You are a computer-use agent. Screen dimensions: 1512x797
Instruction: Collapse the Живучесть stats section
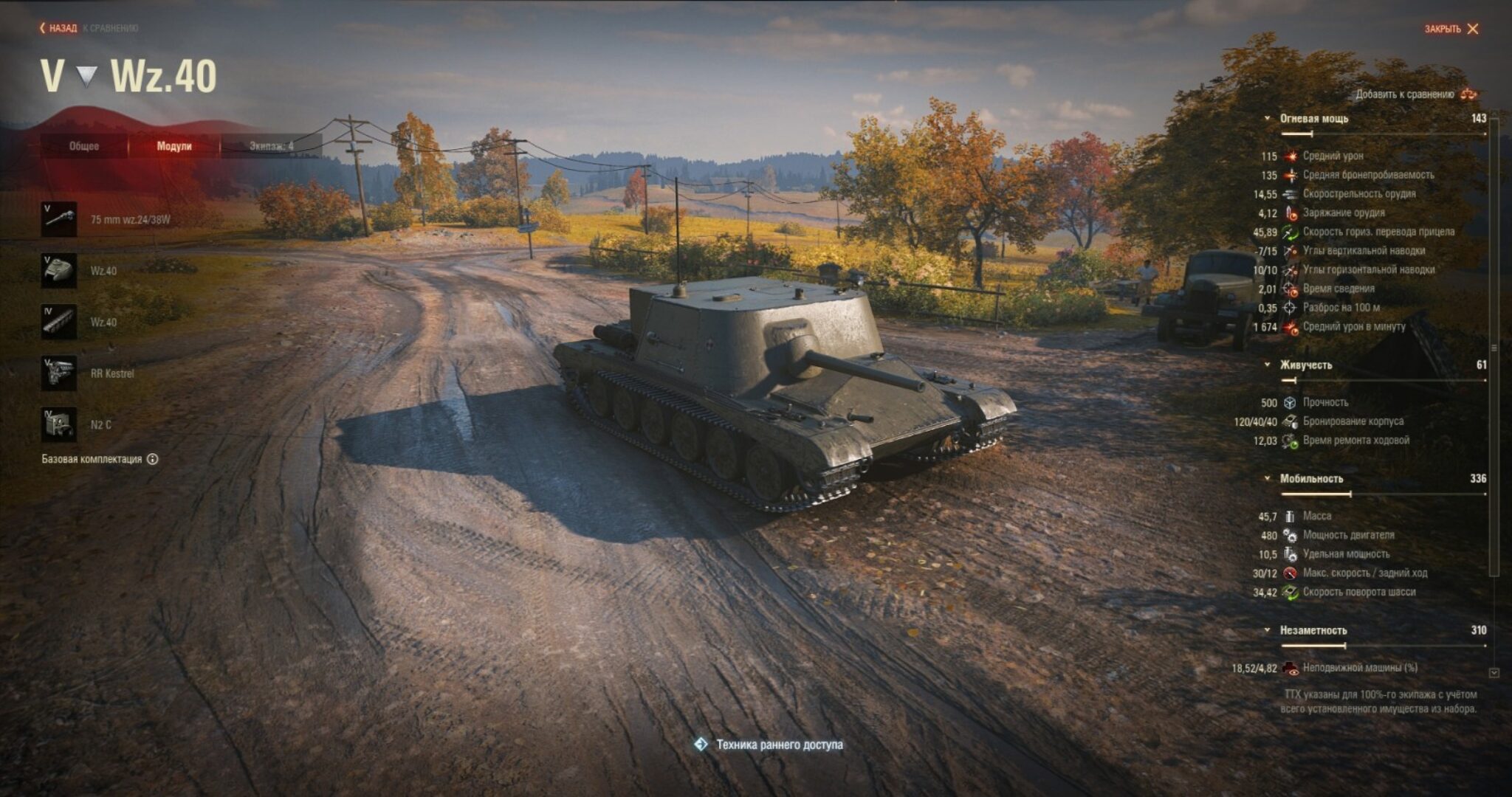[x=1267, y=365]
